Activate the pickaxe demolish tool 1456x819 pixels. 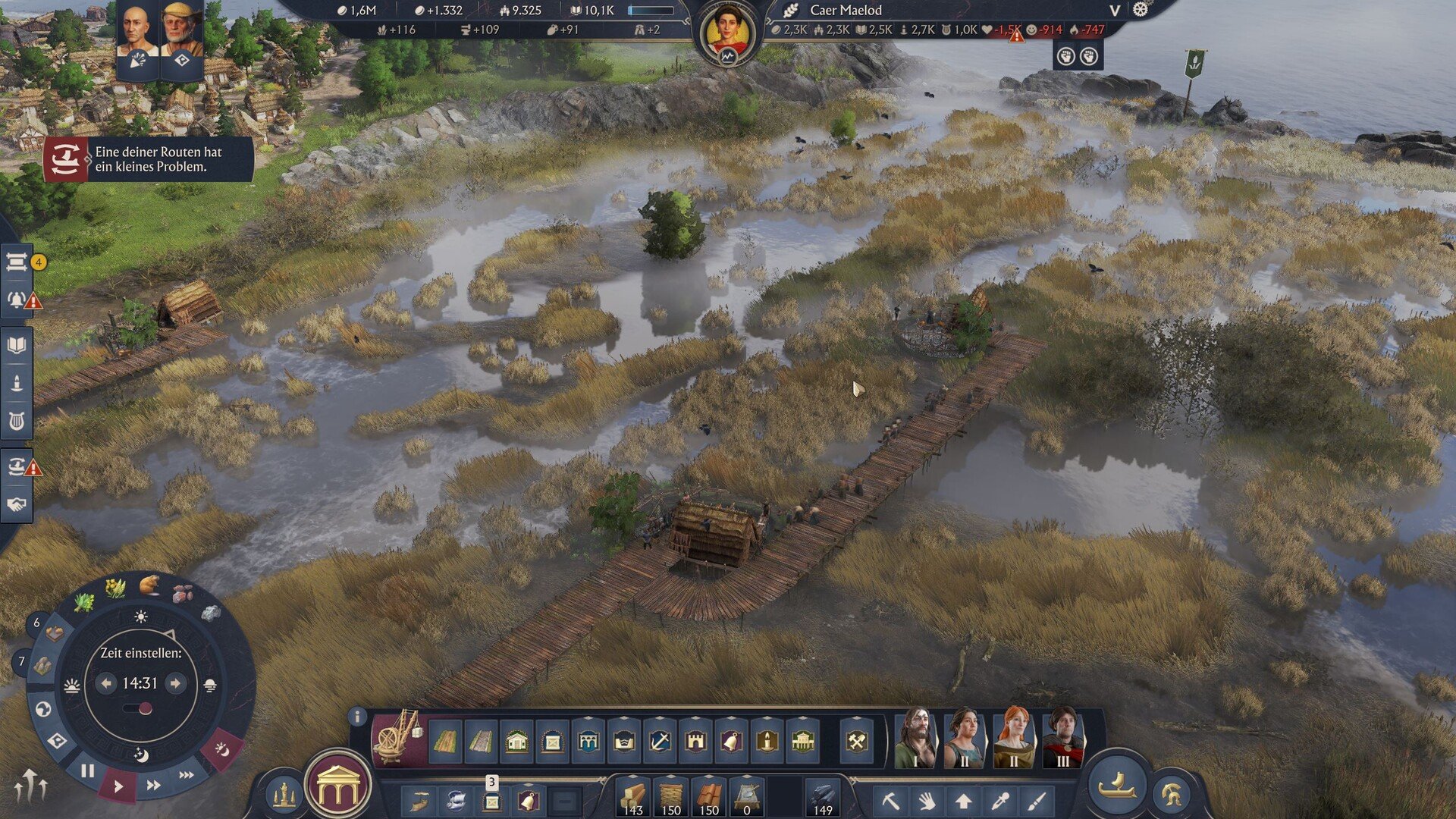(x=890, y=801)
